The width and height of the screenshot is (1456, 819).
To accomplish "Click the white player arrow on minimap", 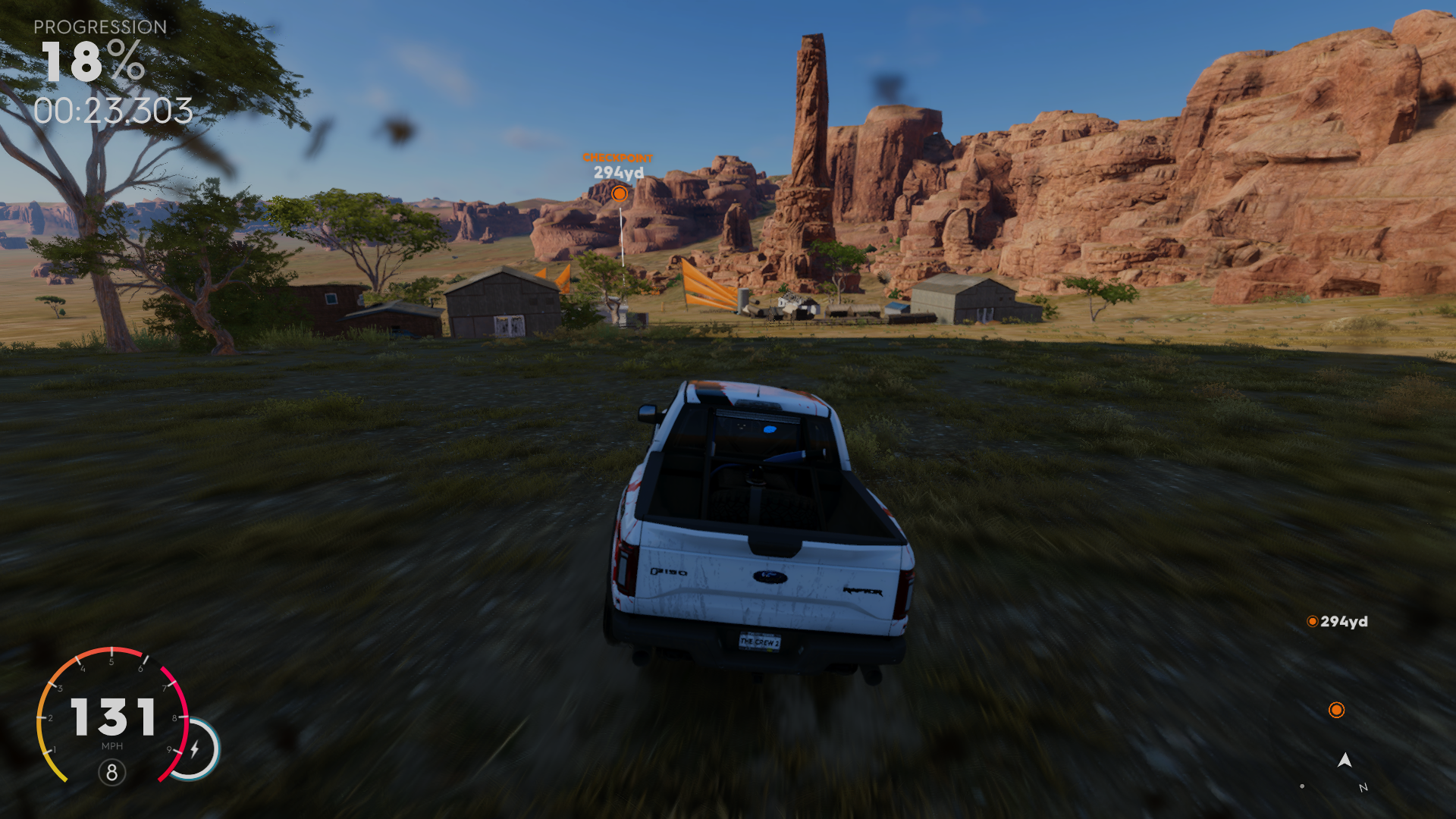I will [x=1345, y=760].
